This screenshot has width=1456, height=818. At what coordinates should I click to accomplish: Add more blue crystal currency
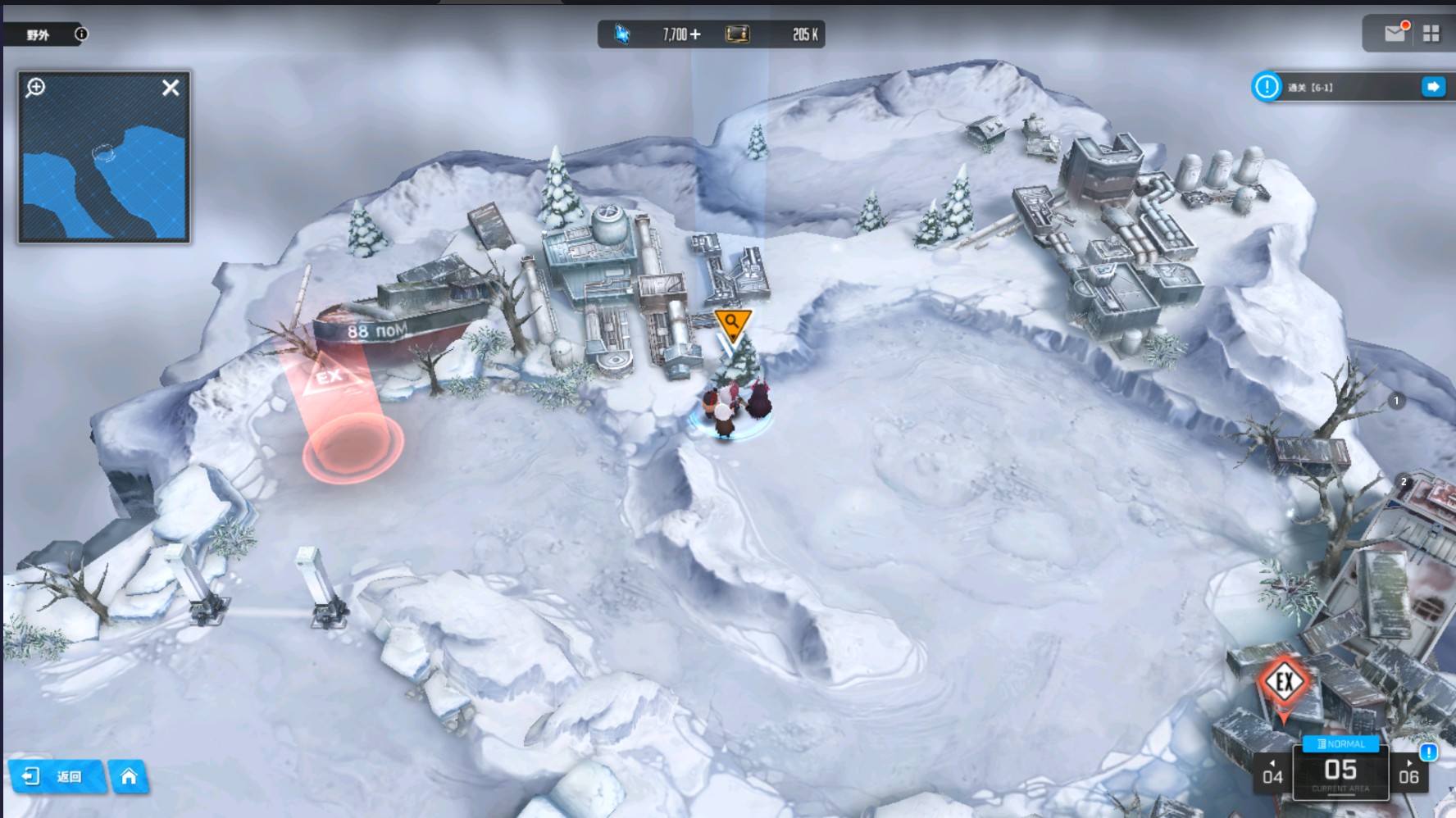(695, 34)
